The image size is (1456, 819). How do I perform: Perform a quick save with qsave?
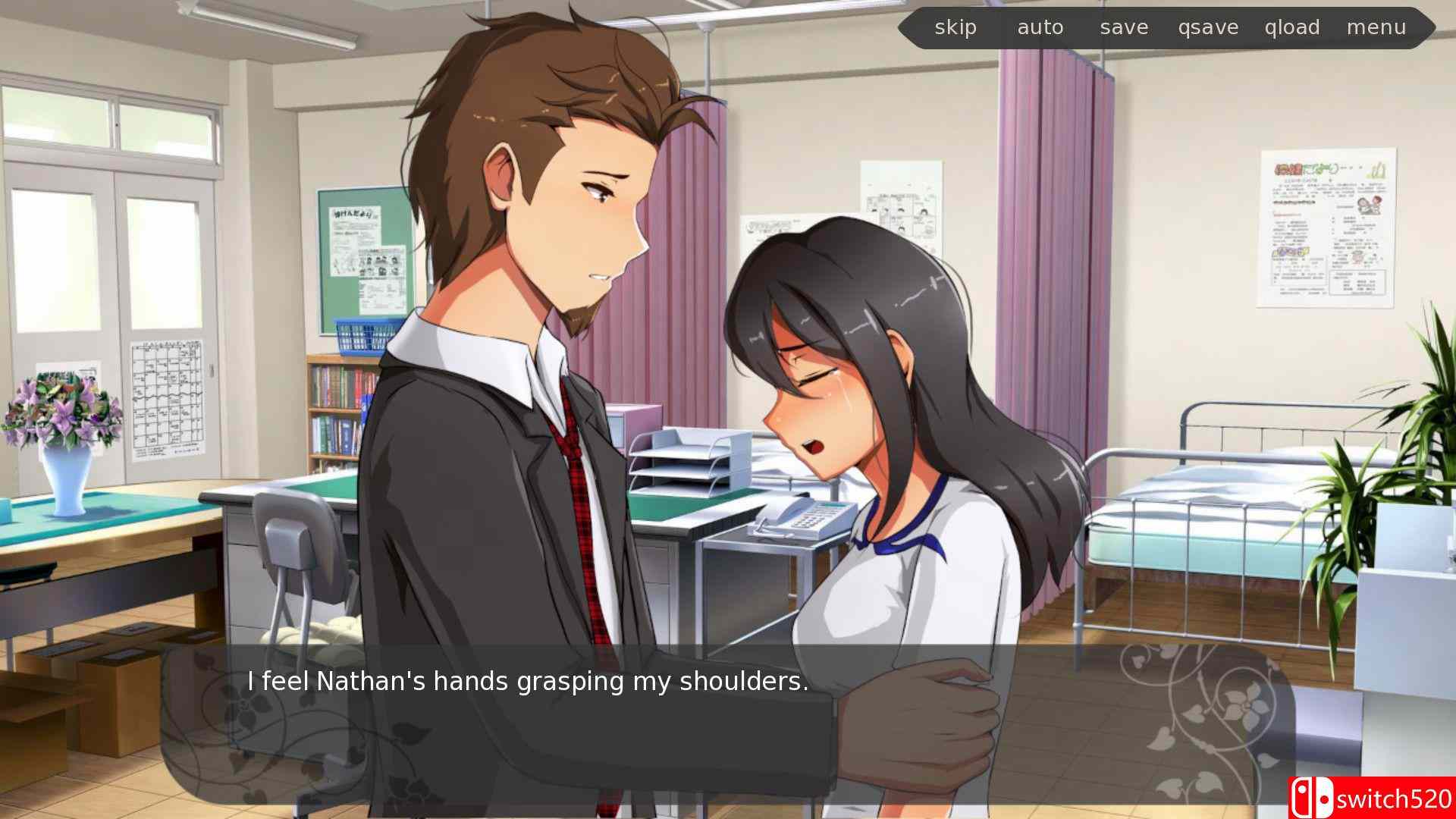coord(1209,27)
